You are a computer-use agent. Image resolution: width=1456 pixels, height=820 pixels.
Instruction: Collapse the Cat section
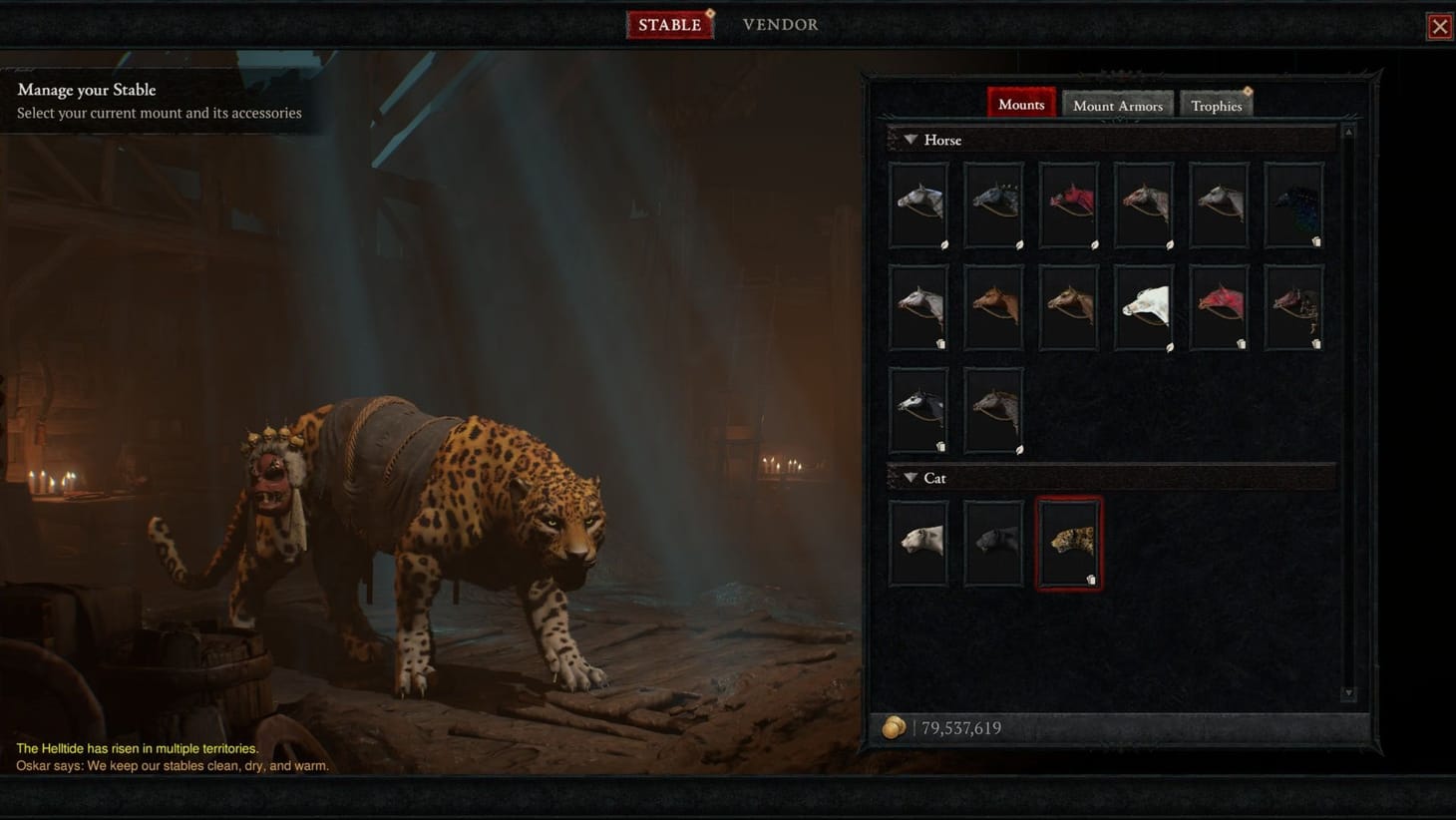(x=910, y=478)
